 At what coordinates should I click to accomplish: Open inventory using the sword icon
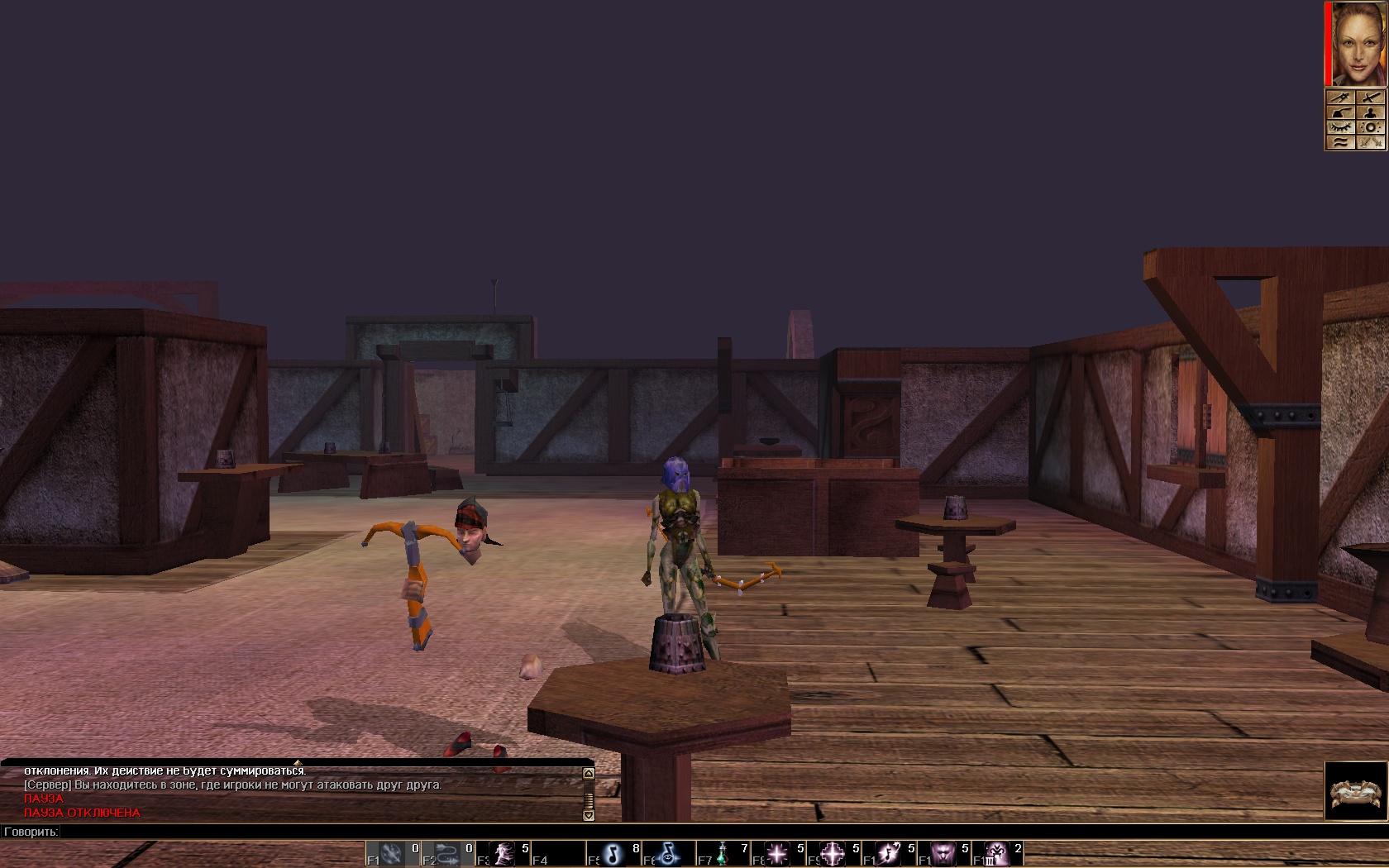coord(1371,98)
